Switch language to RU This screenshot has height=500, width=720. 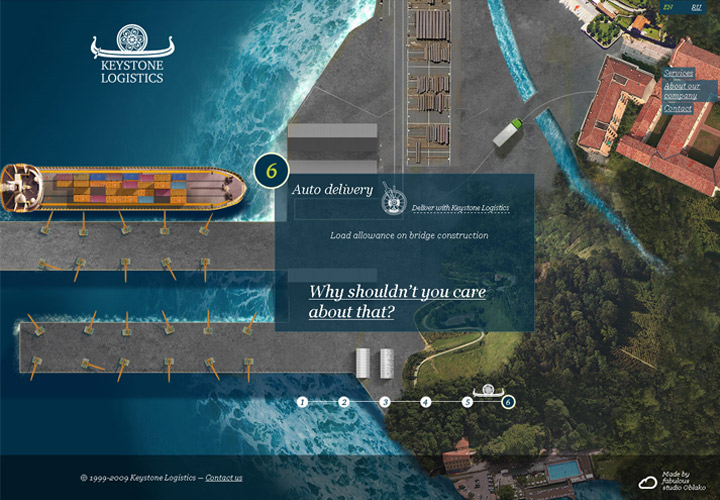click(x=697, y=8)
